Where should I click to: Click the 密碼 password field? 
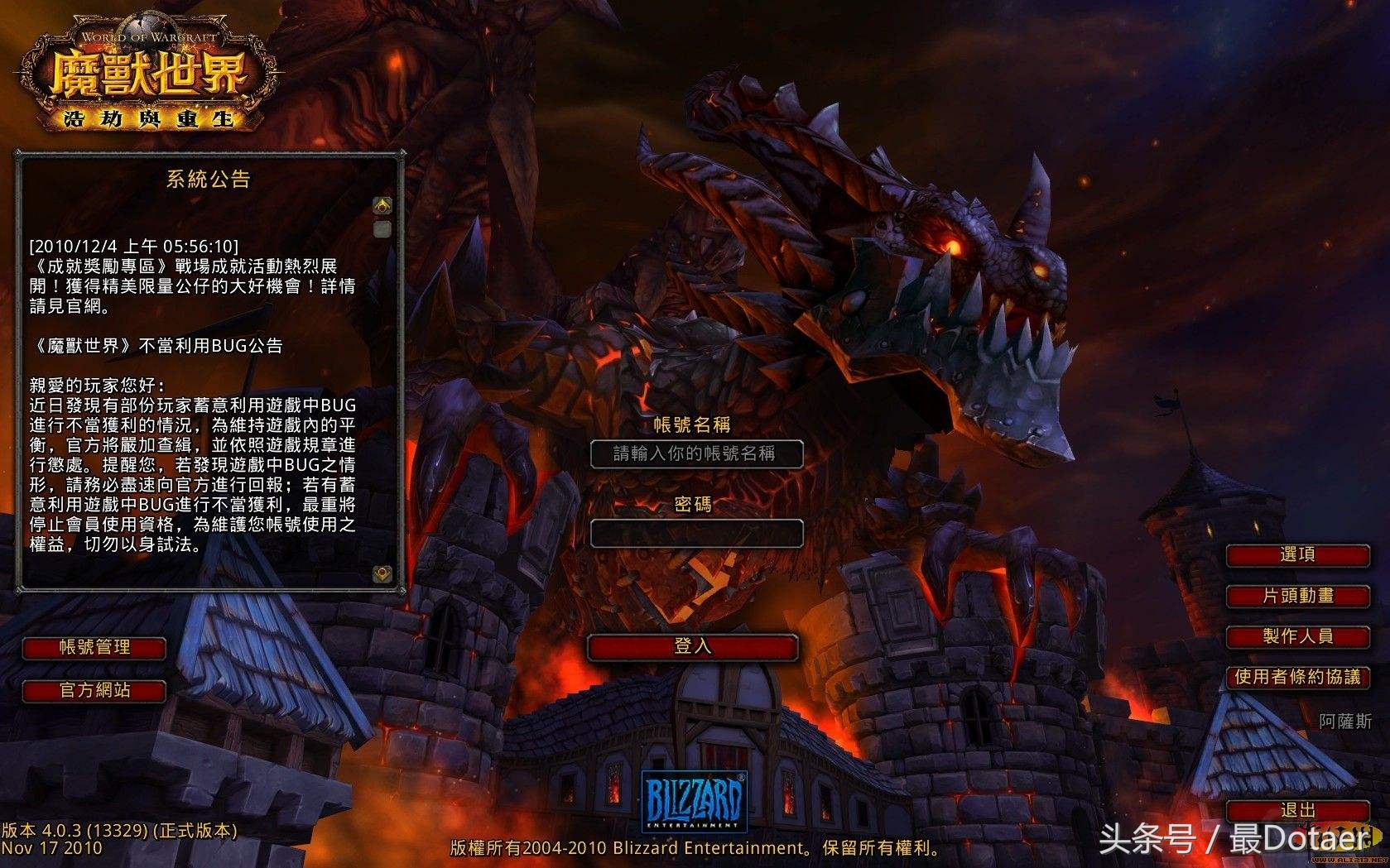696,534
